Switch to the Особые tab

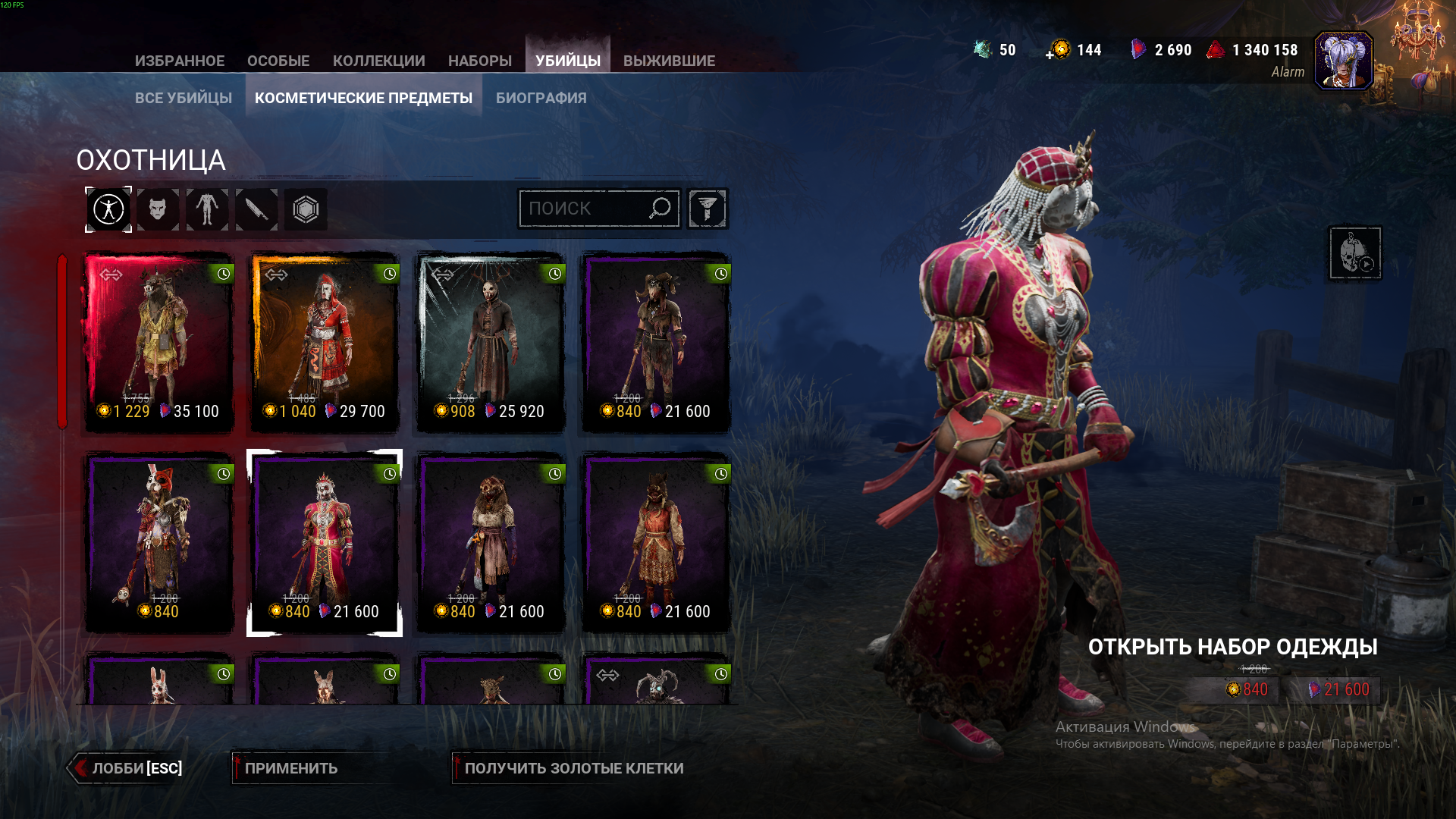[x=278, y=61]
